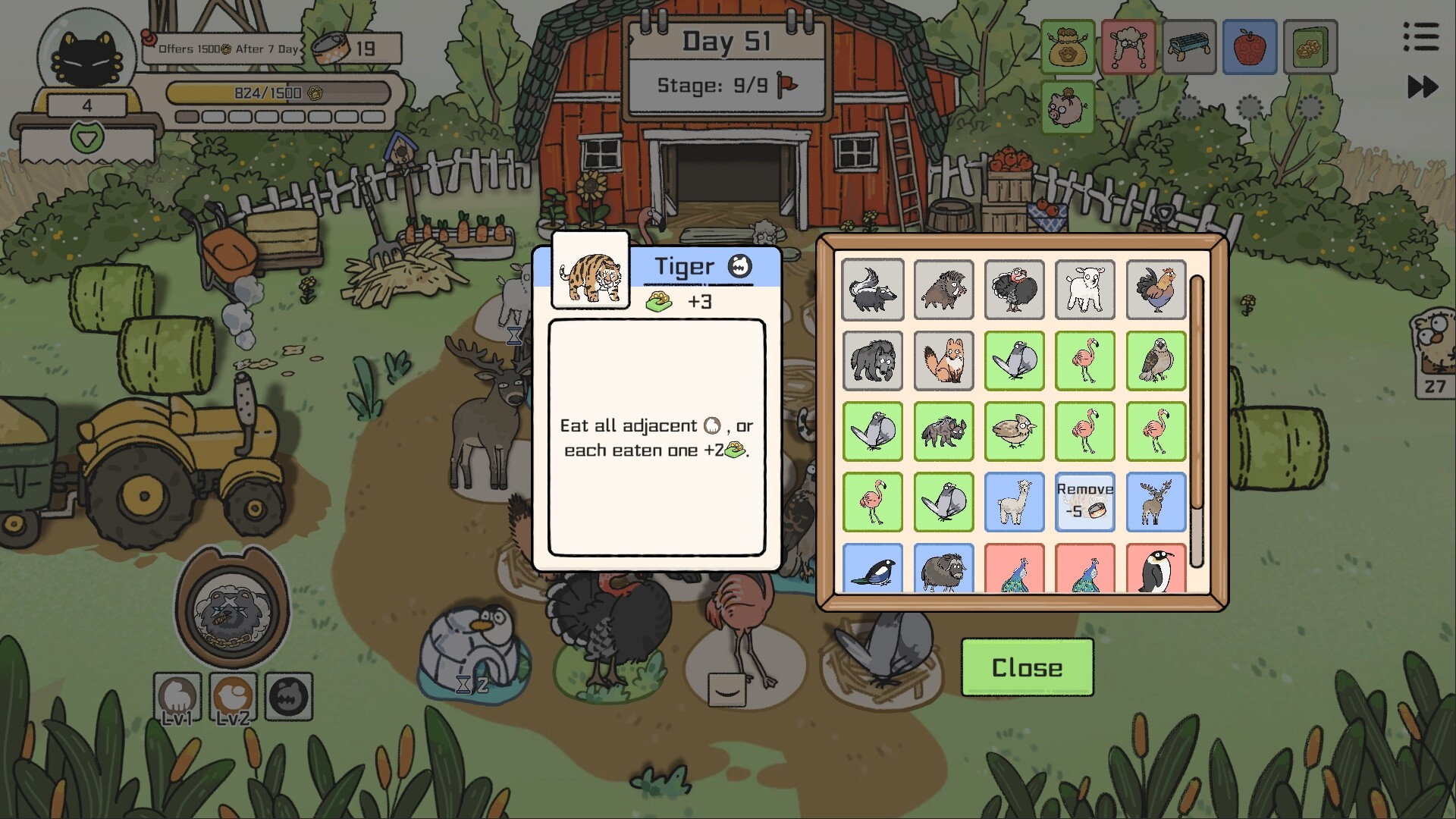Click the Remove -5 tile
The height and width of the screenshot is (819, 1456).
point(1084,501)
